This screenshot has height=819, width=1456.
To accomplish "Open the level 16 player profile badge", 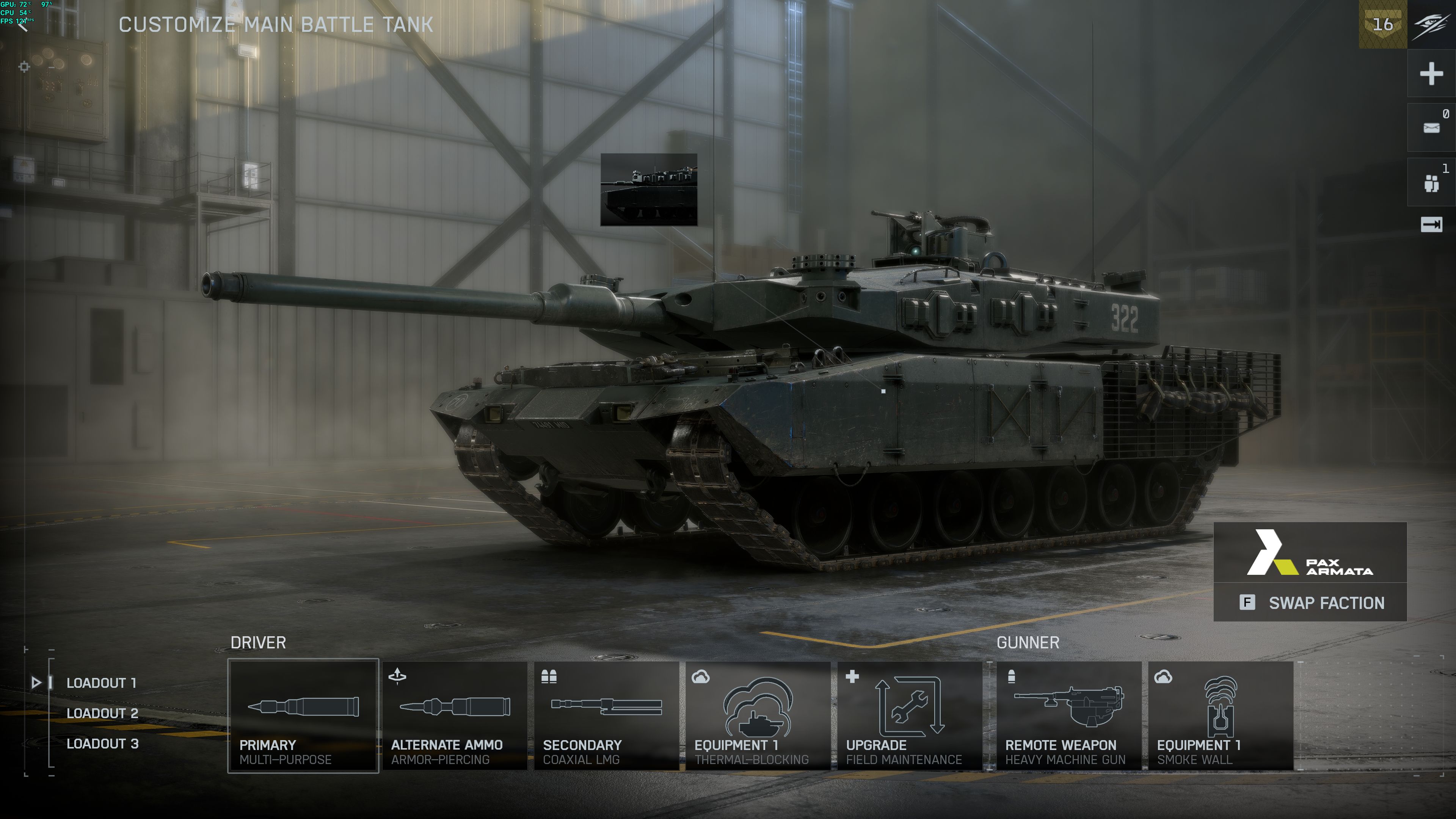I will coord(1382,24).
